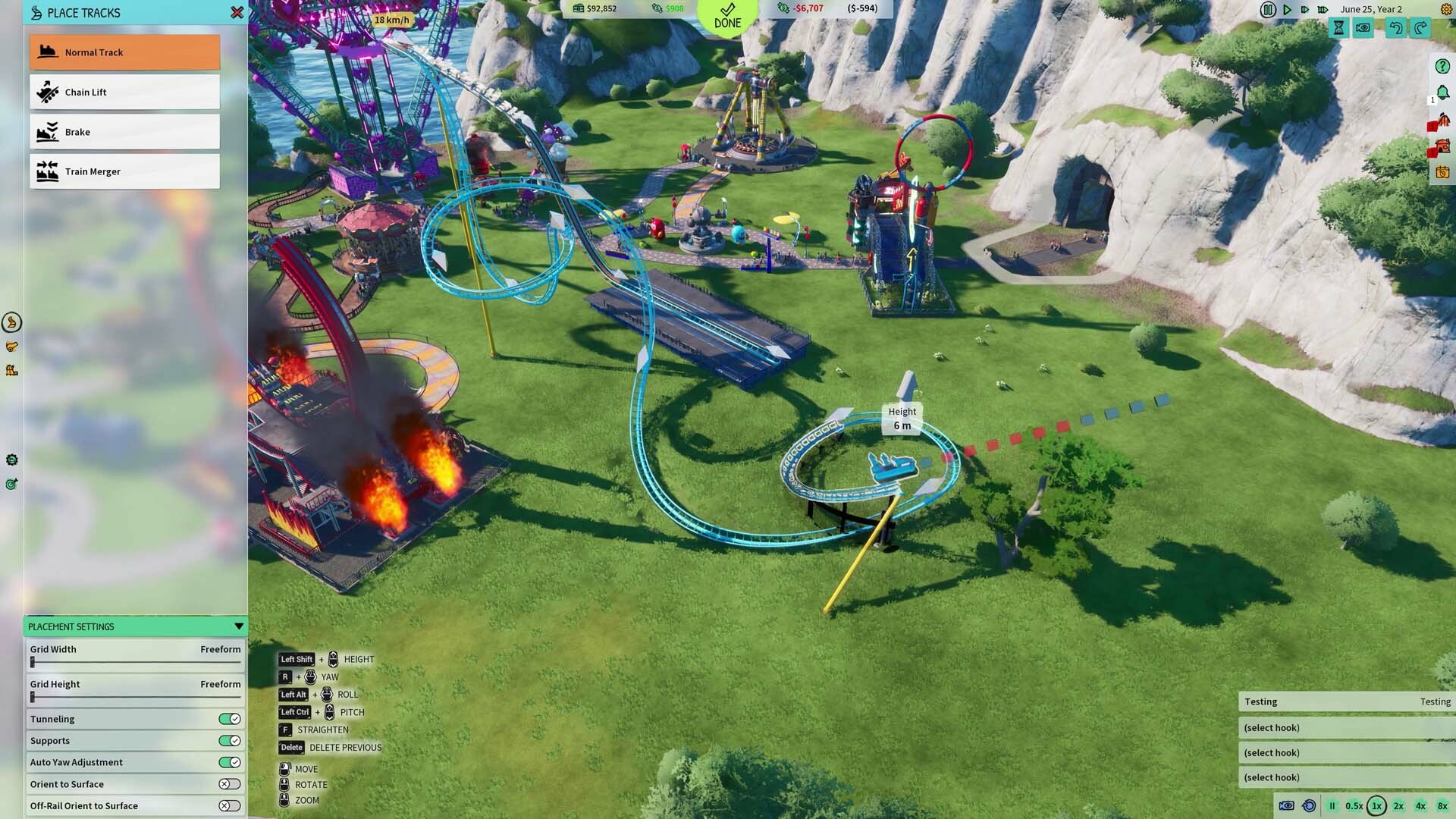Collapse the Placement Settings section

click(x=239, y=626)
